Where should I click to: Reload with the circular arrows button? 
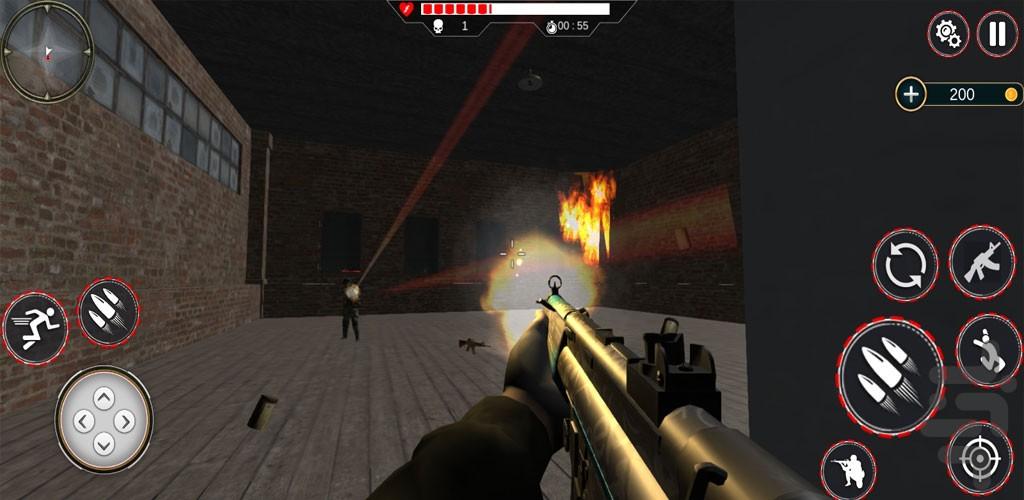(905, 266)
